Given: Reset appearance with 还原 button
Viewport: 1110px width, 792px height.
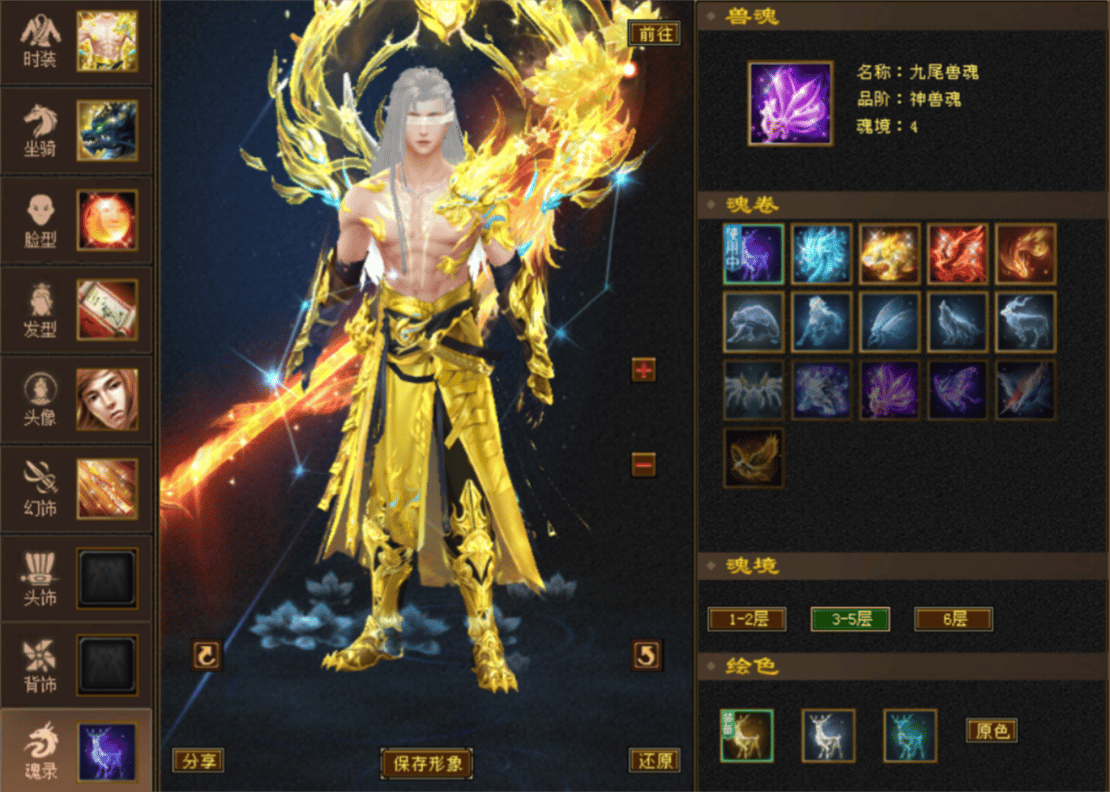Looking at the screenshot, I should pyautogui.click(x=655, y=761).
